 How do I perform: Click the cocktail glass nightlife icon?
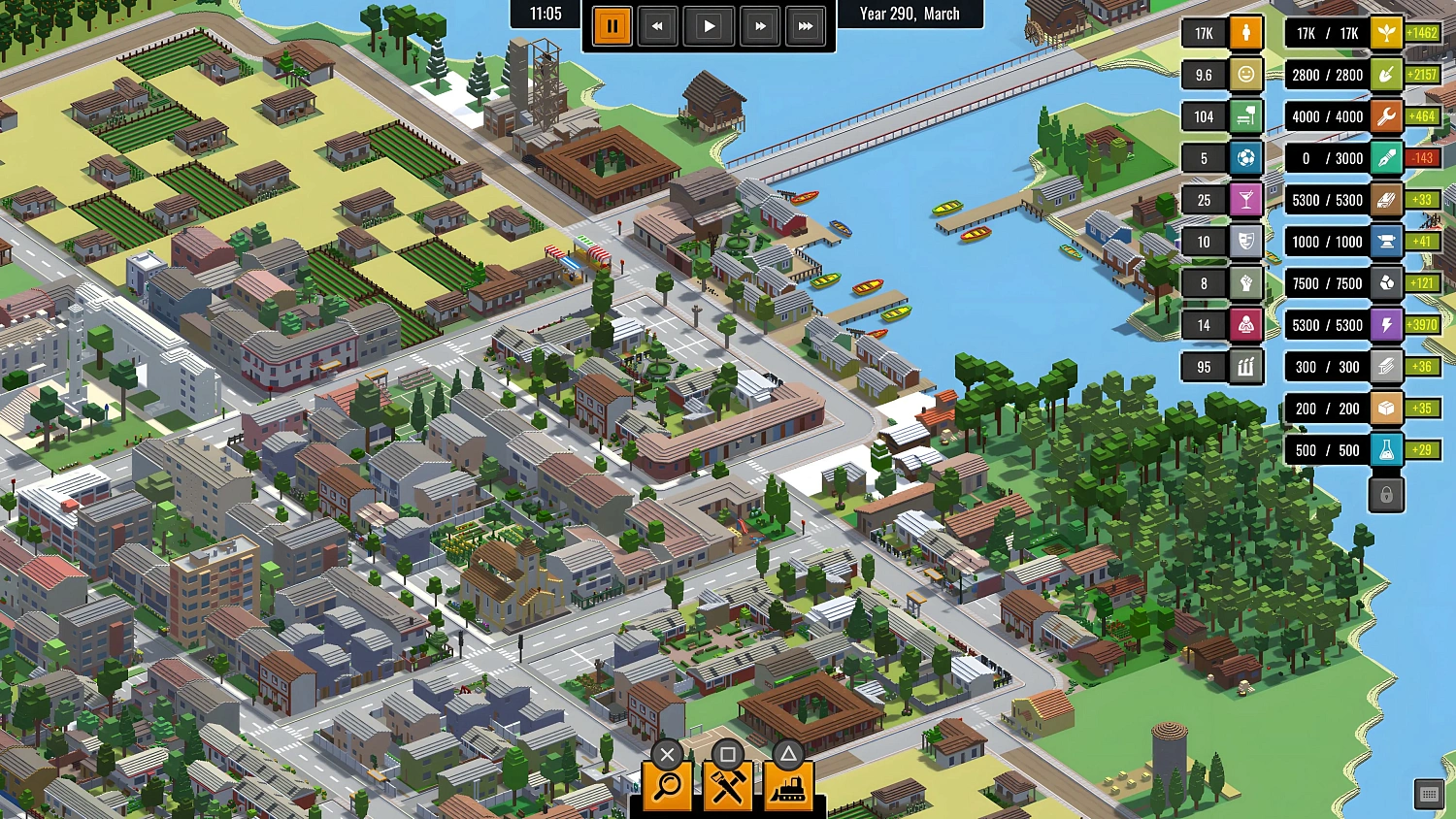click(x=1245, y=199)
